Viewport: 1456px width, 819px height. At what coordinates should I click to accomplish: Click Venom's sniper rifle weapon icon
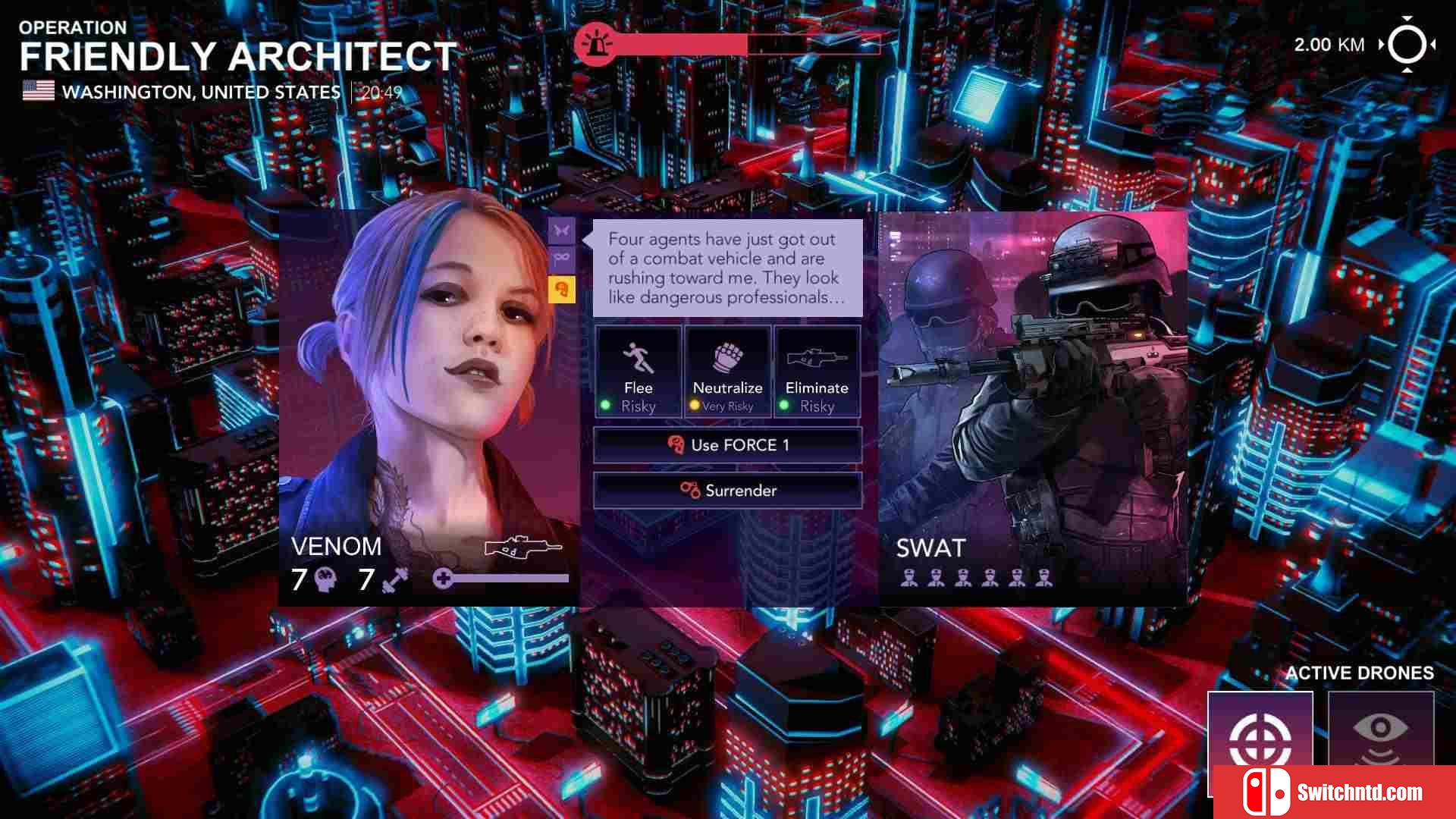522,547
